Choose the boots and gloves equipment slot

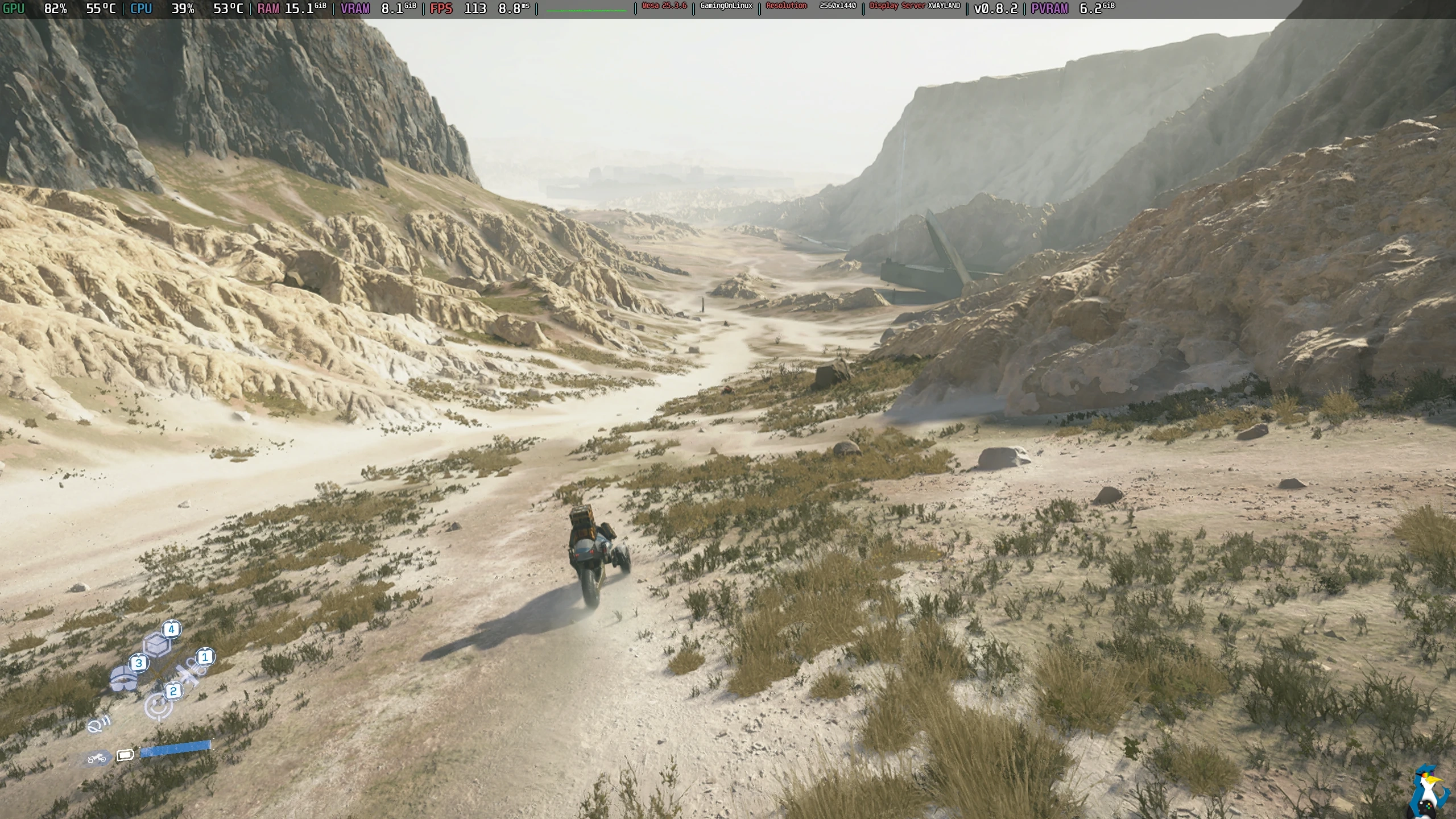tap(124, 677)
